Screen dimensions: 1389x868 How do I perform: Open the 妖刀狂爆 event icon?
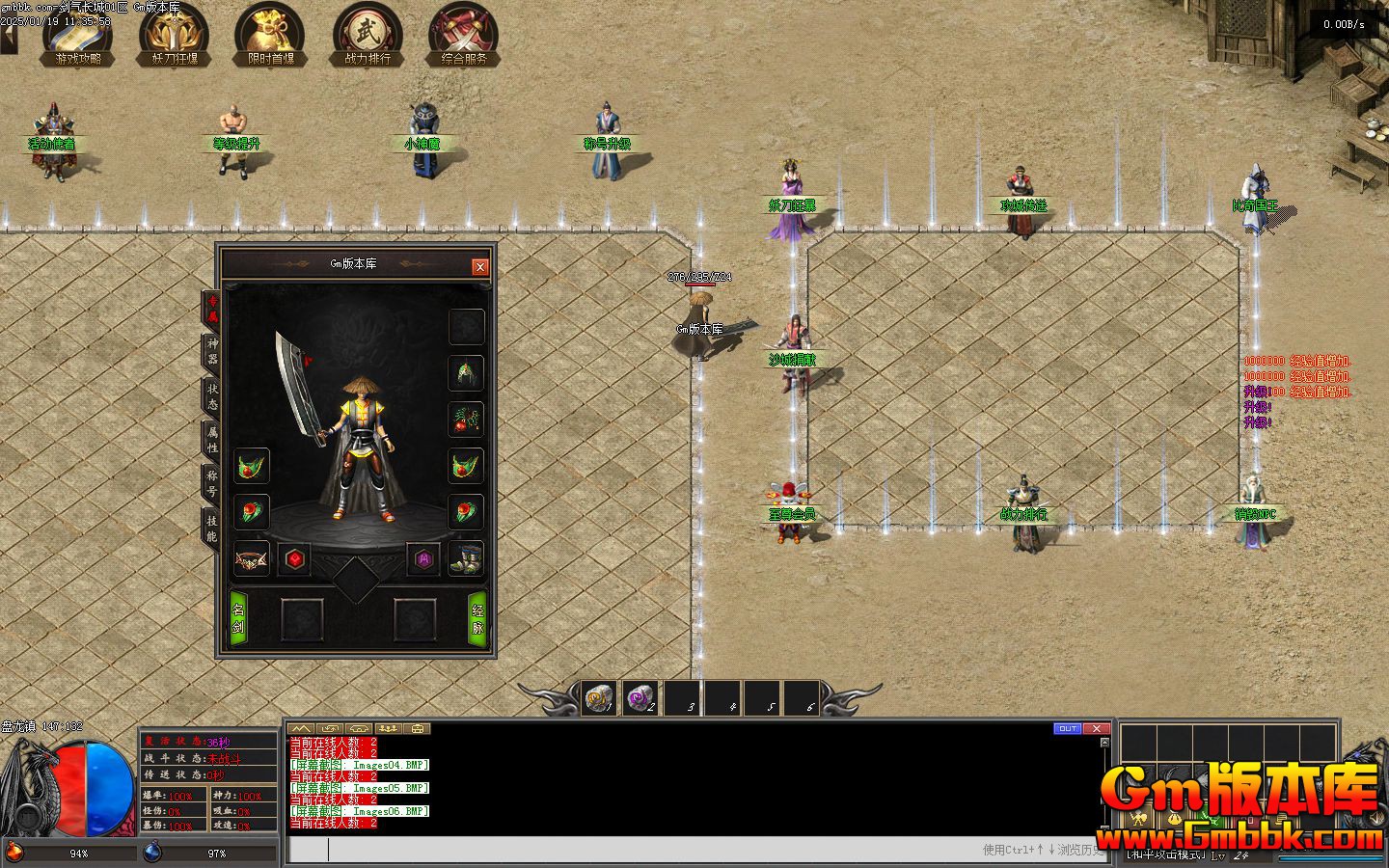coord(175,35)
